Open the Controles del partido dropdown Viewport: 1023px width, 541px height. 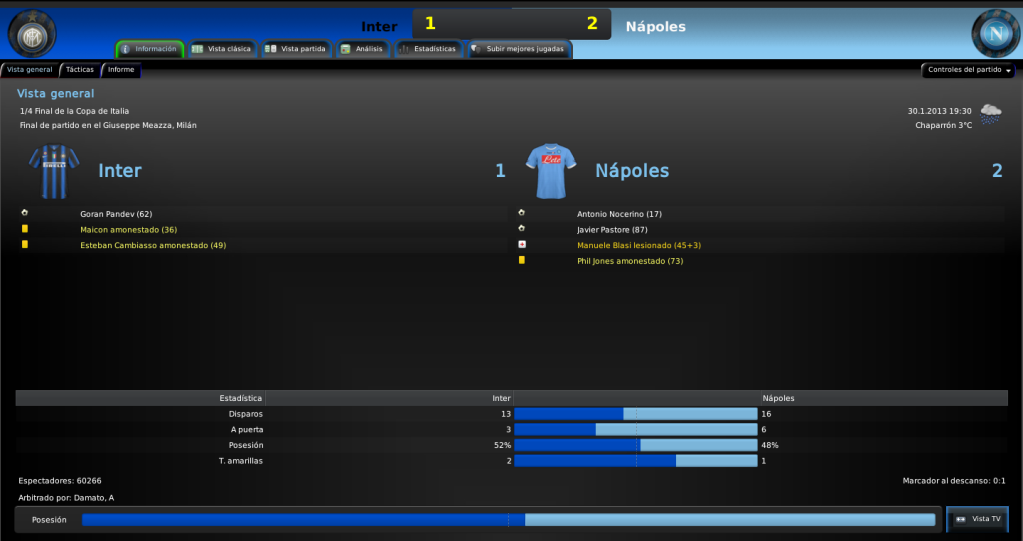click(968, 70)
